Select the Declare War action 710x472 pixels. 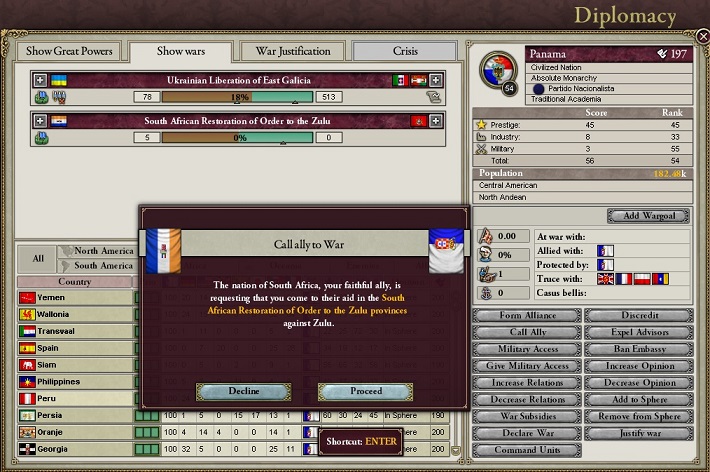tap(526, 433)
